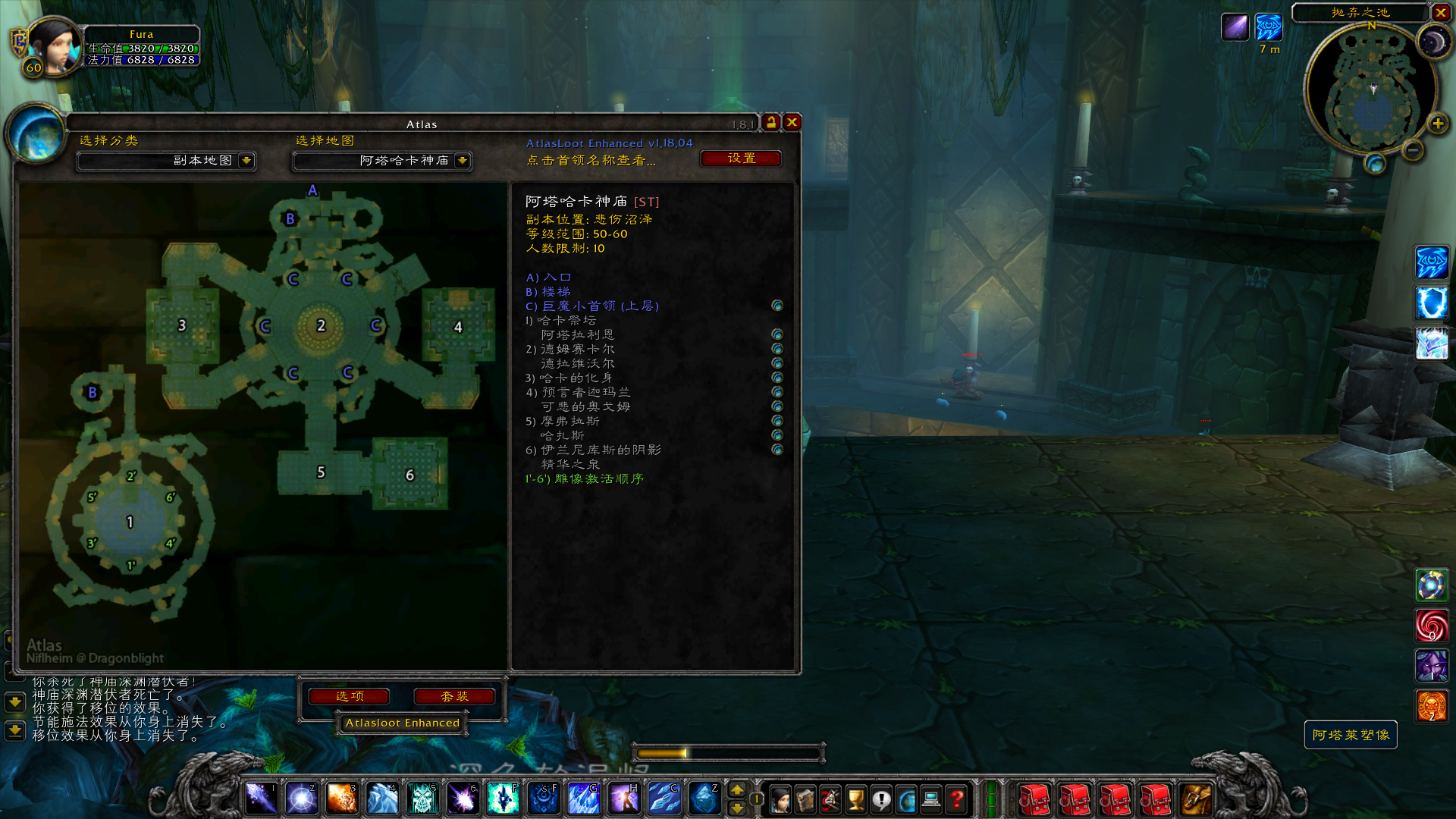1456x819 pixels.
Task: Close the Atlas window
Action: (792, 122)
